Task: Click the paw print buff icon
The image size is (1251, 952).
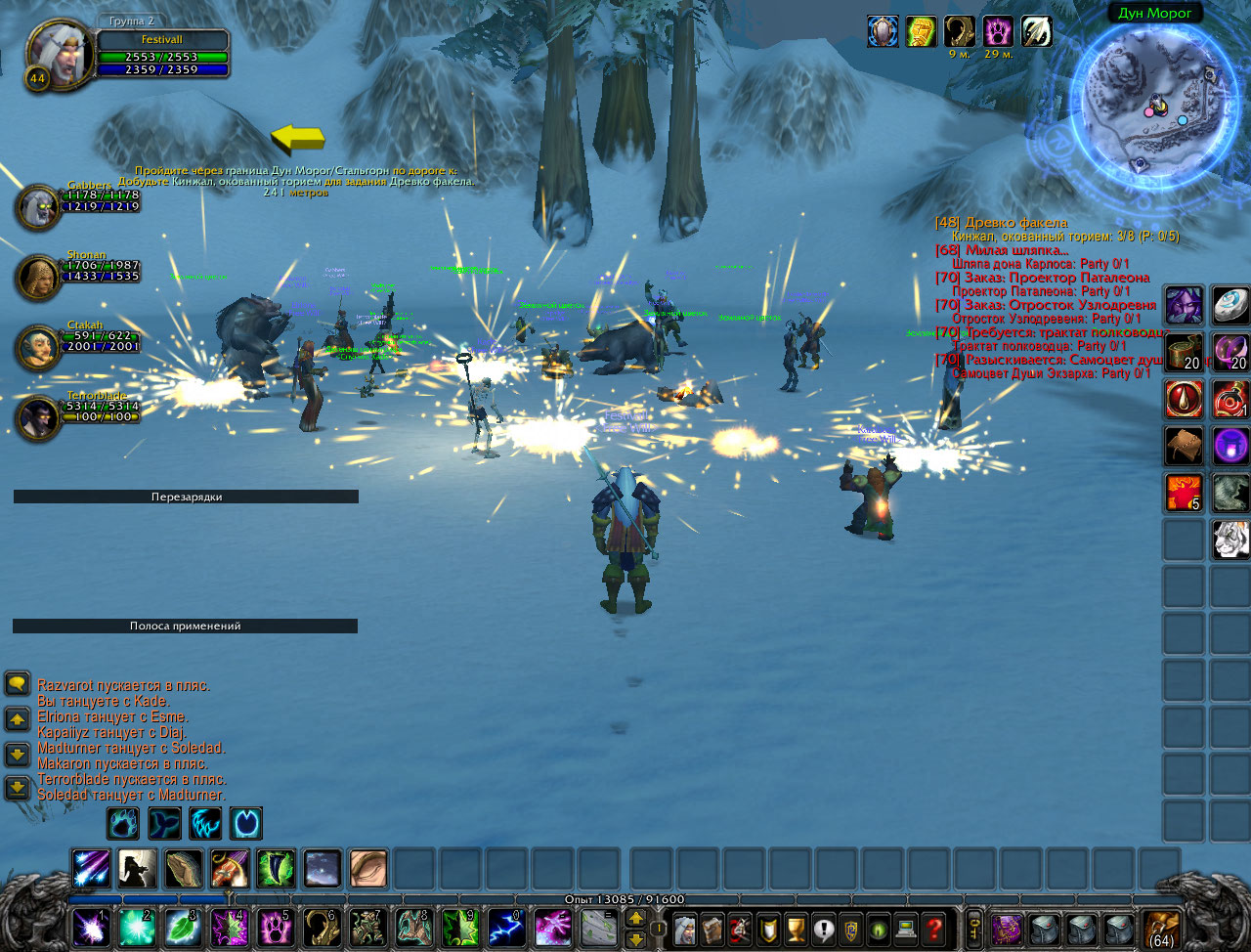Action: point(997,32)
